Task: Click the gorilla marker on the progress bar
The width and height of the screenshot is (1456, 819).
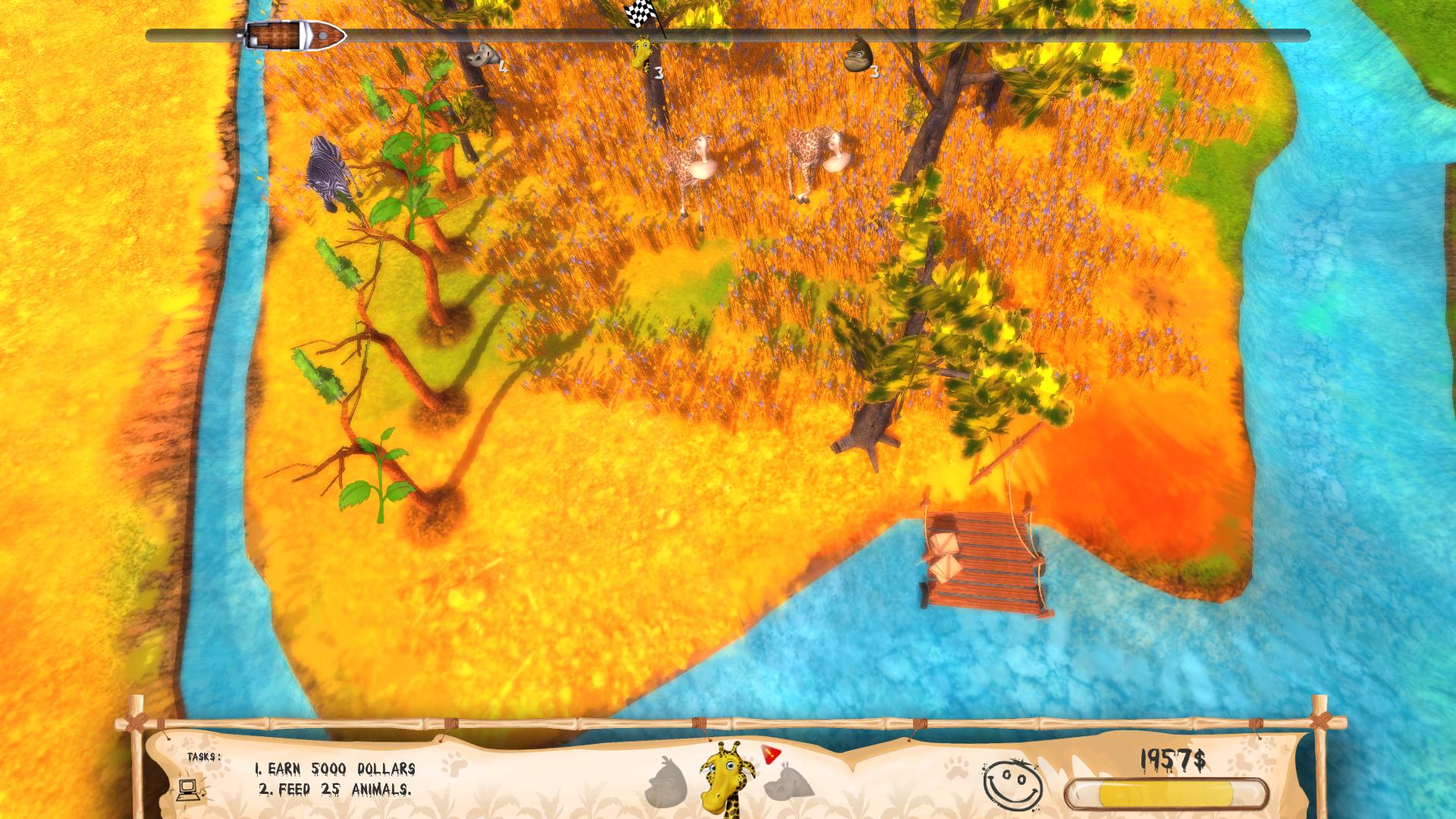Action: pyautogui.click(x=858, y=56)
